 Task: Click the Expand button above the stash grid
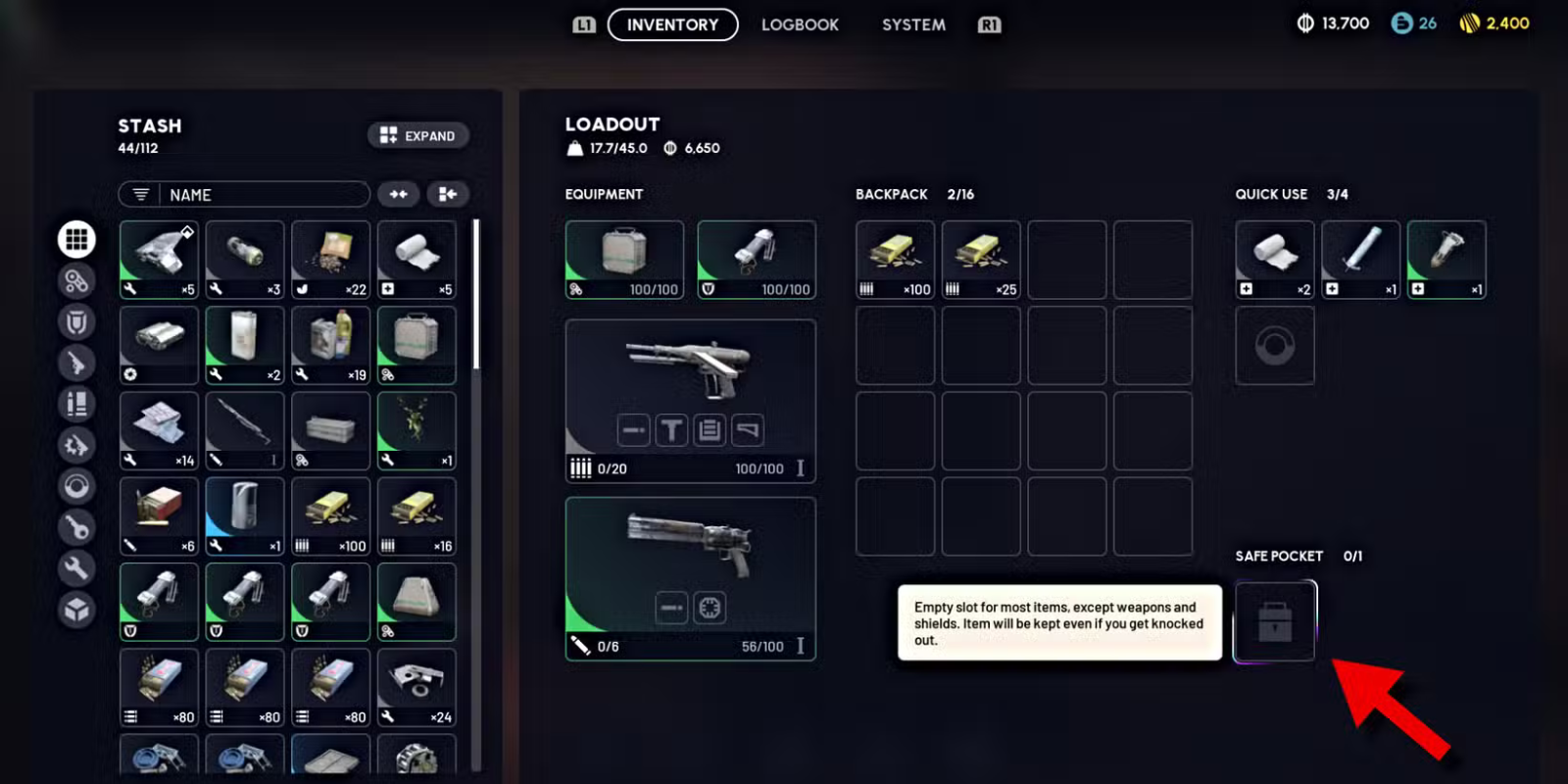417,135
